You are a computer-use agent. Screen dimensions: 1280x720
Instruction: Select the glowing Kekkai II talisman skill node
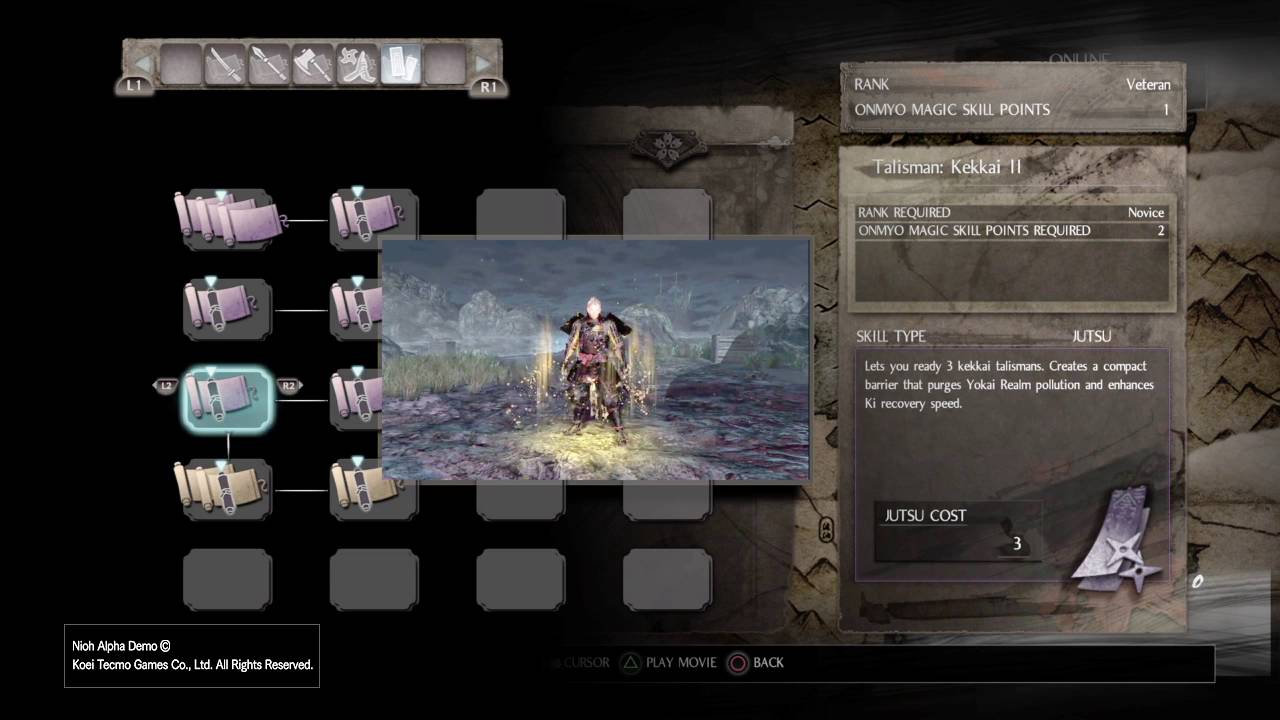227,399
